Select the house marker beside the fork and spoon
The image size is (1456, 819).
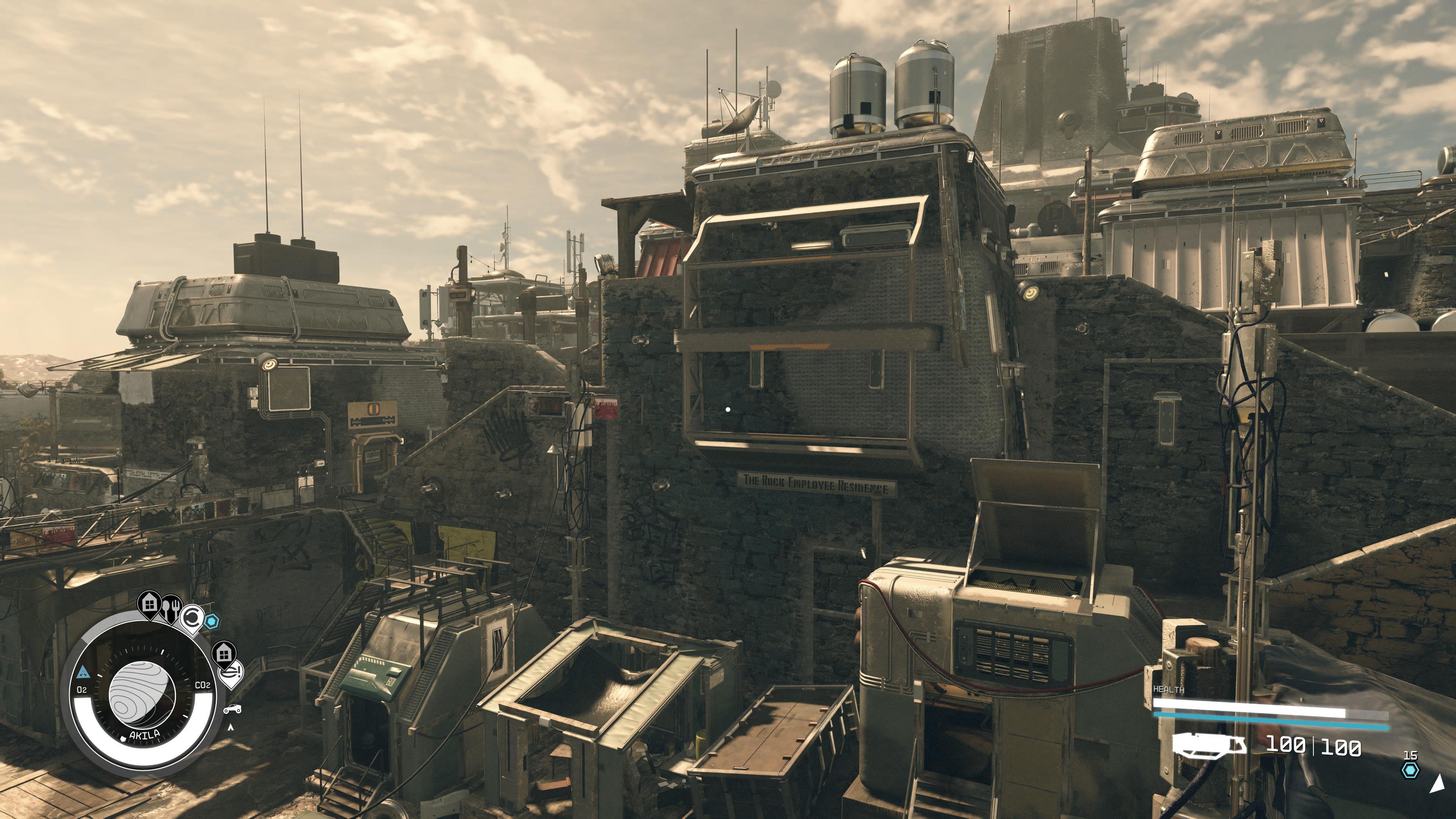(x=150, y=603)
